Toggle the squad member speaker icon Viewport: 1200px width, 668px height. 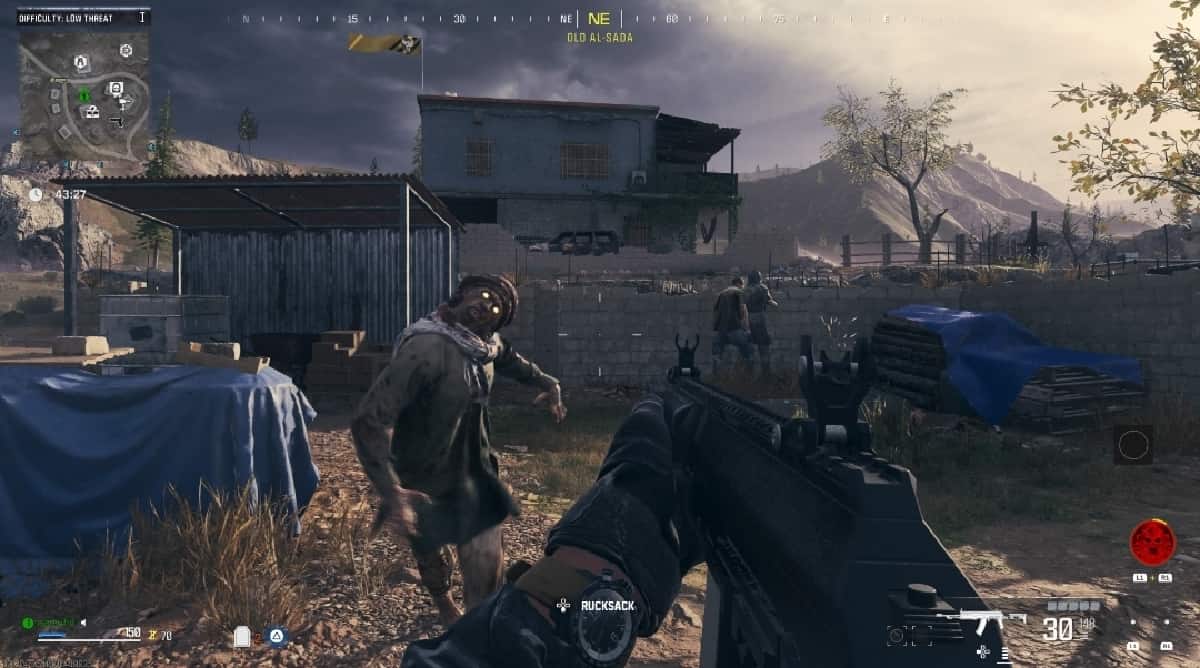point(83,622)
